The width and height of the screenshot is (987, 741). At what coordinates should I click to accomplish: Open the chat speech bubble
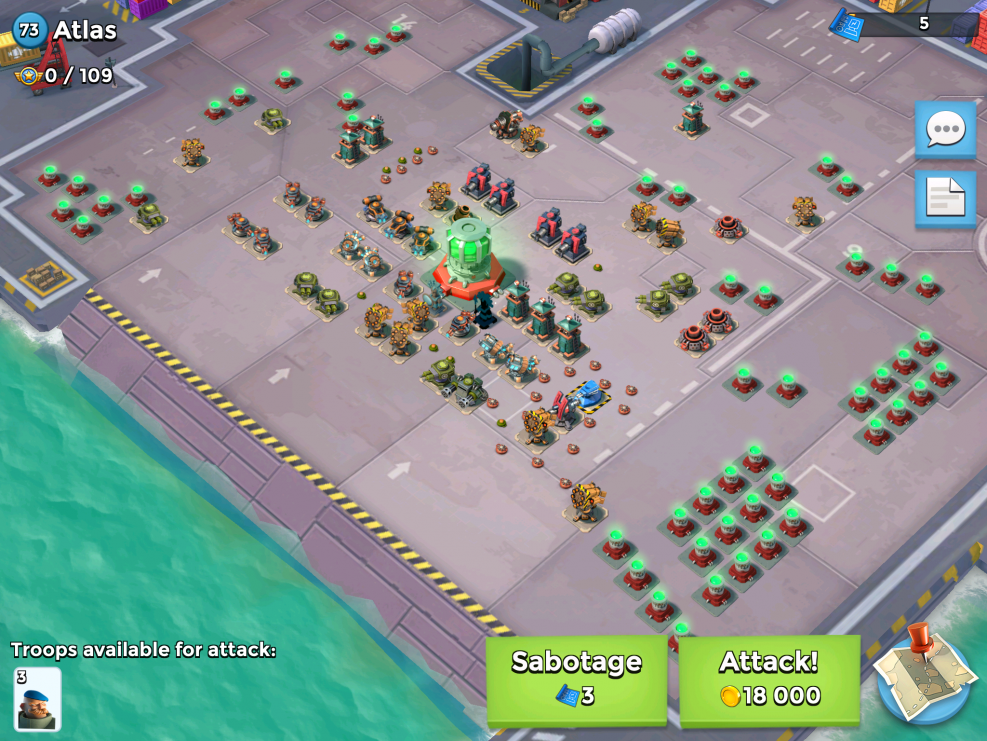(x=945, y=129)
